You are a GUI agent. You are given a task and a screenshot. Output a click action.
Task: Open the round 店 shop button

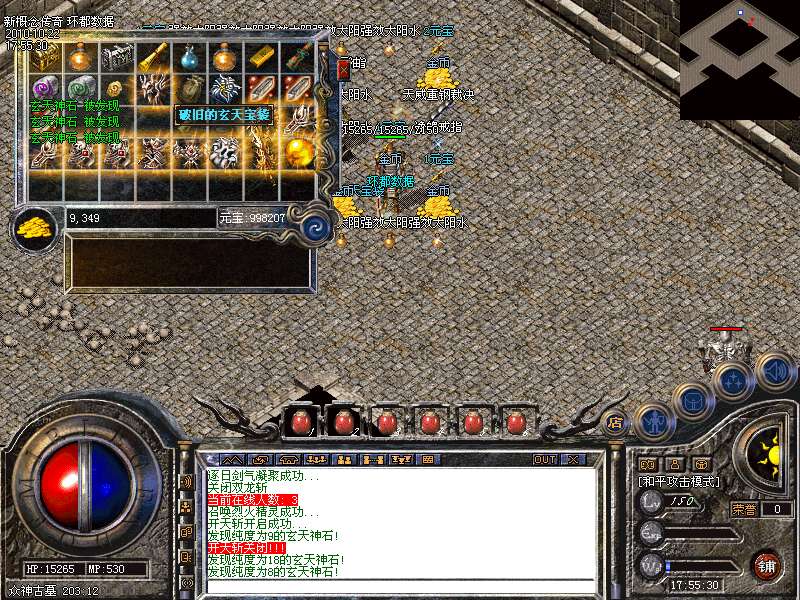[x=616, y=422]
